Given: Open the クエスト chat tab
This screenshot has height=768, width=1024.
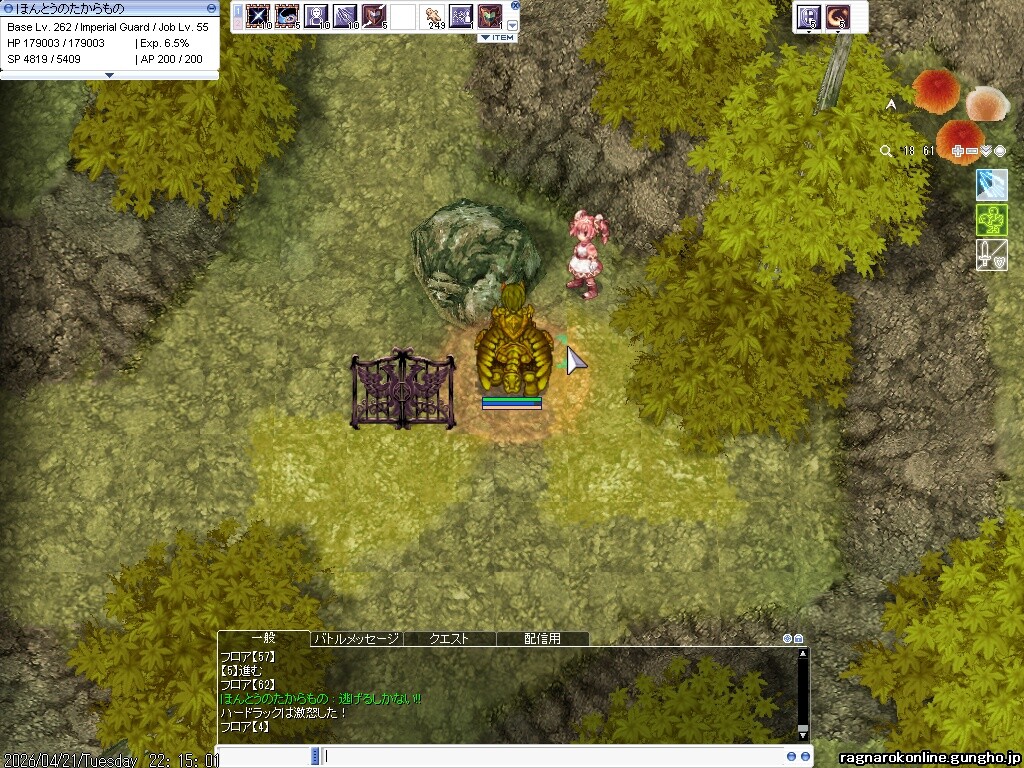Looking at the screenshot, I should (449, 638).
